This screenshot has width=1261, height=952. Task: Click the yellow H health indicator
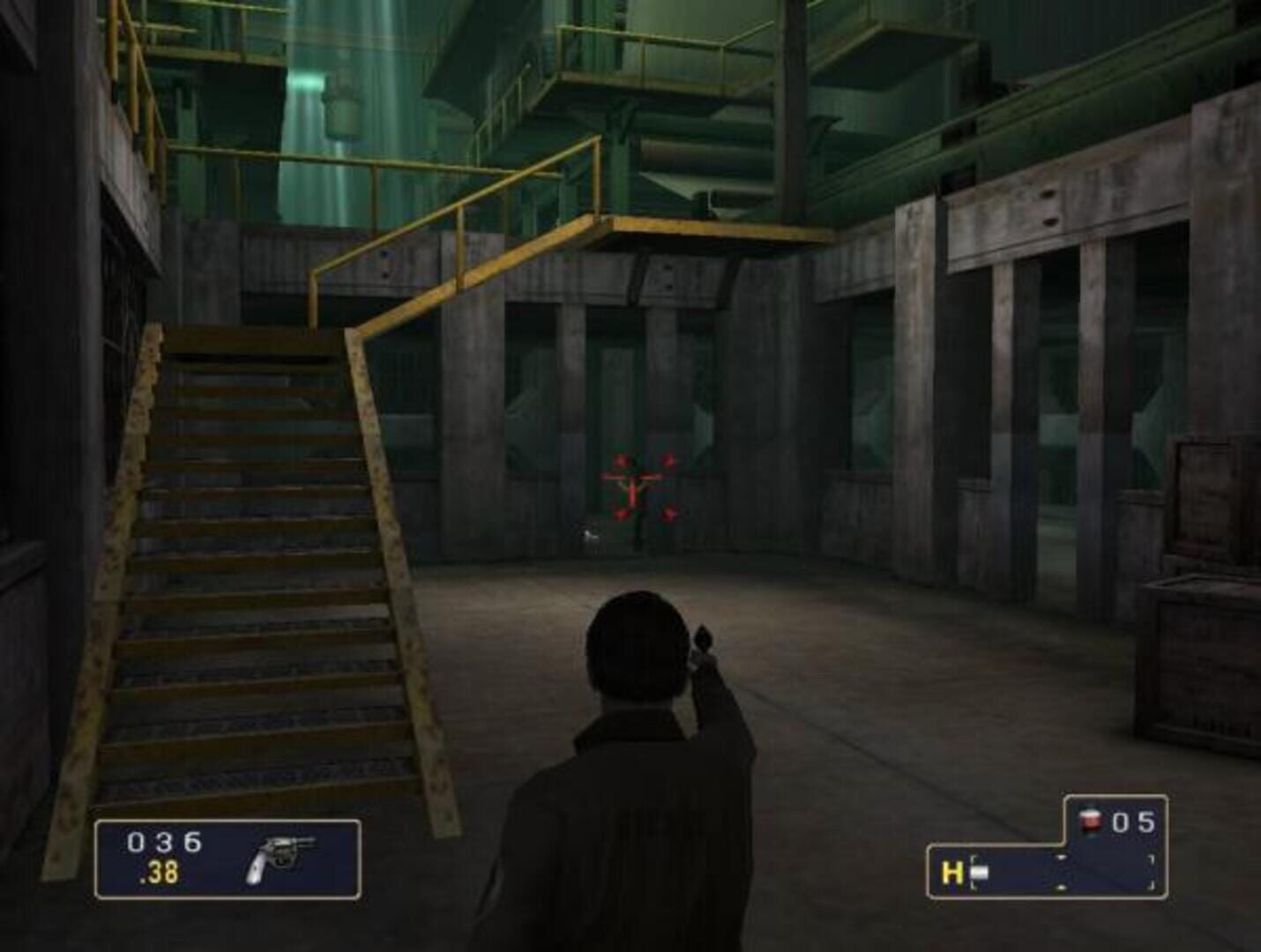point(951,871)
